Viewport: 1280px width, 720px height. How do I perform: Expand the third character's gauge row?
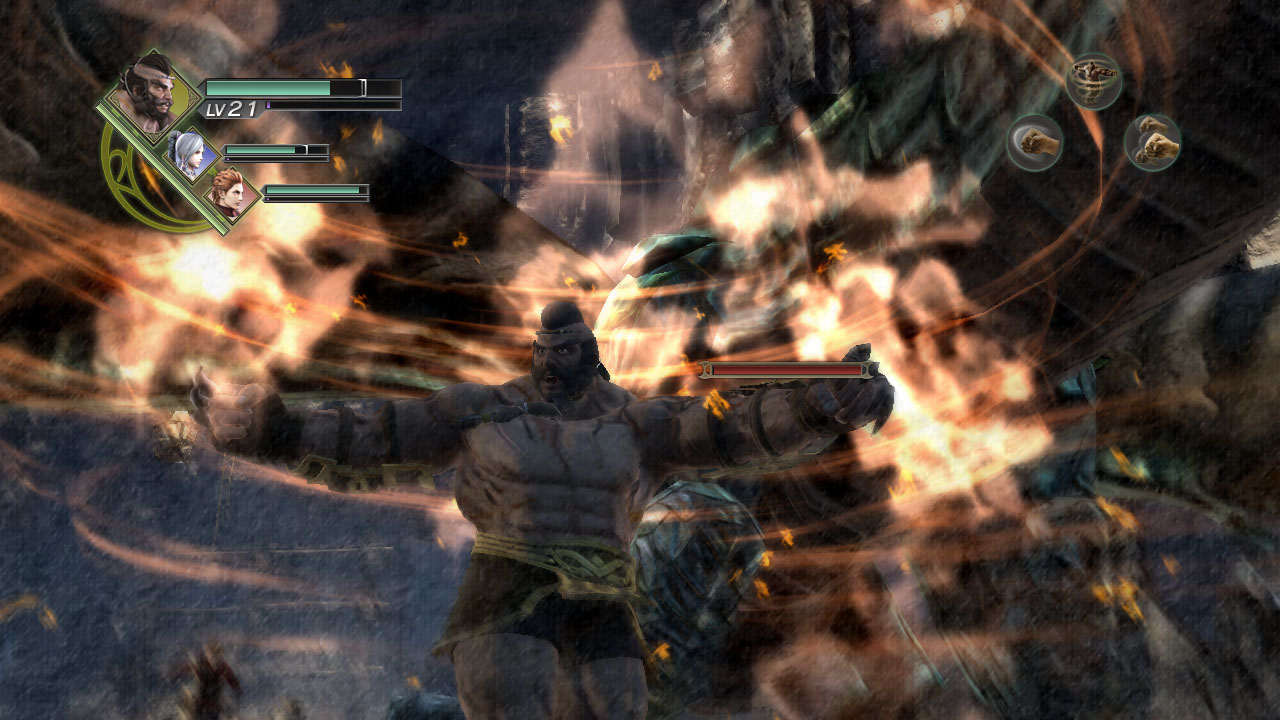pyautogui.click(x=315, y=192)
